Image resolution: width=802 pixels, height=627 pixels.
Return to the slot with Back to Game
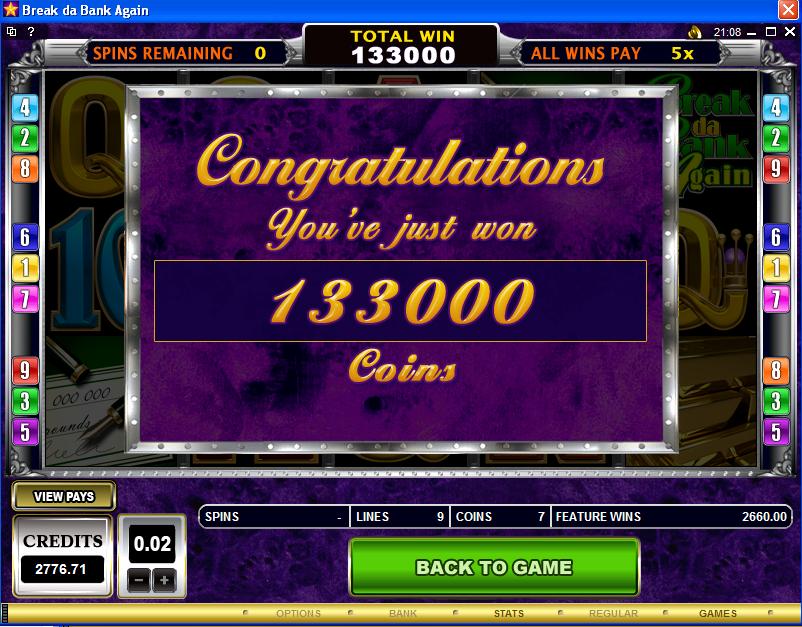(x=493, y=567)
